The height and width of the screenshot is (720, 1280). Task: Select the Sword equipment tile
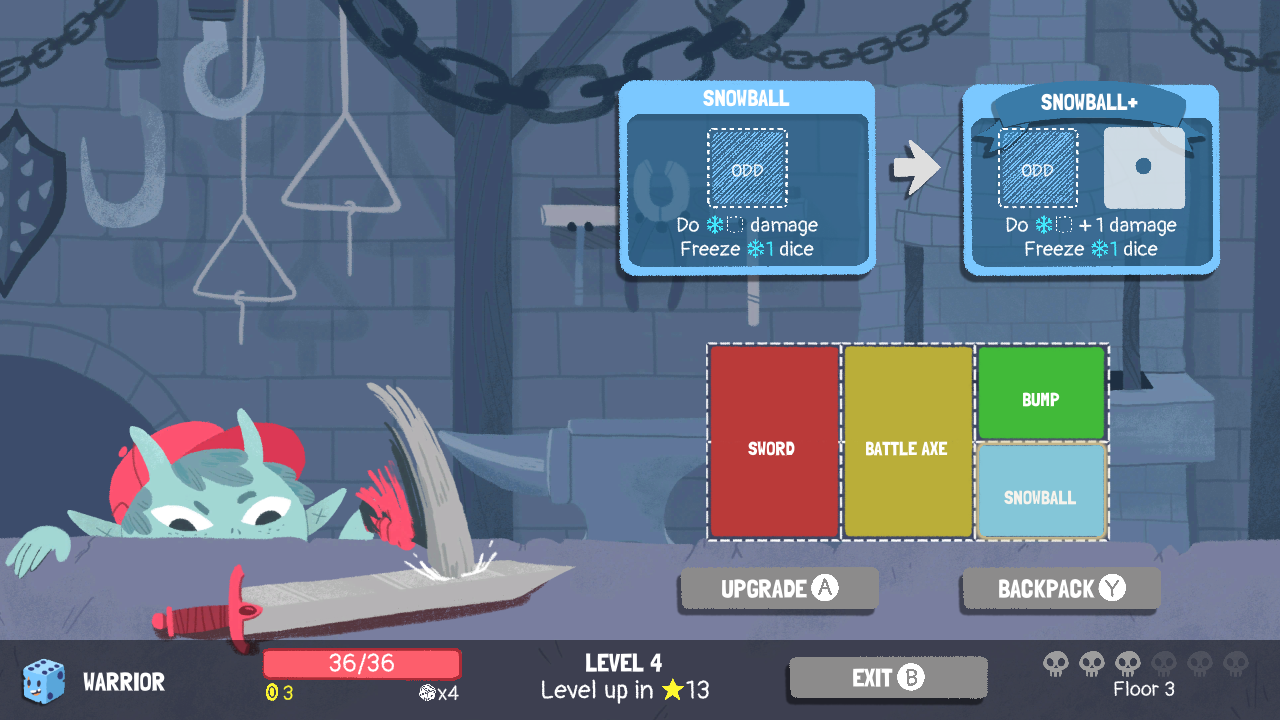(773, 442)
